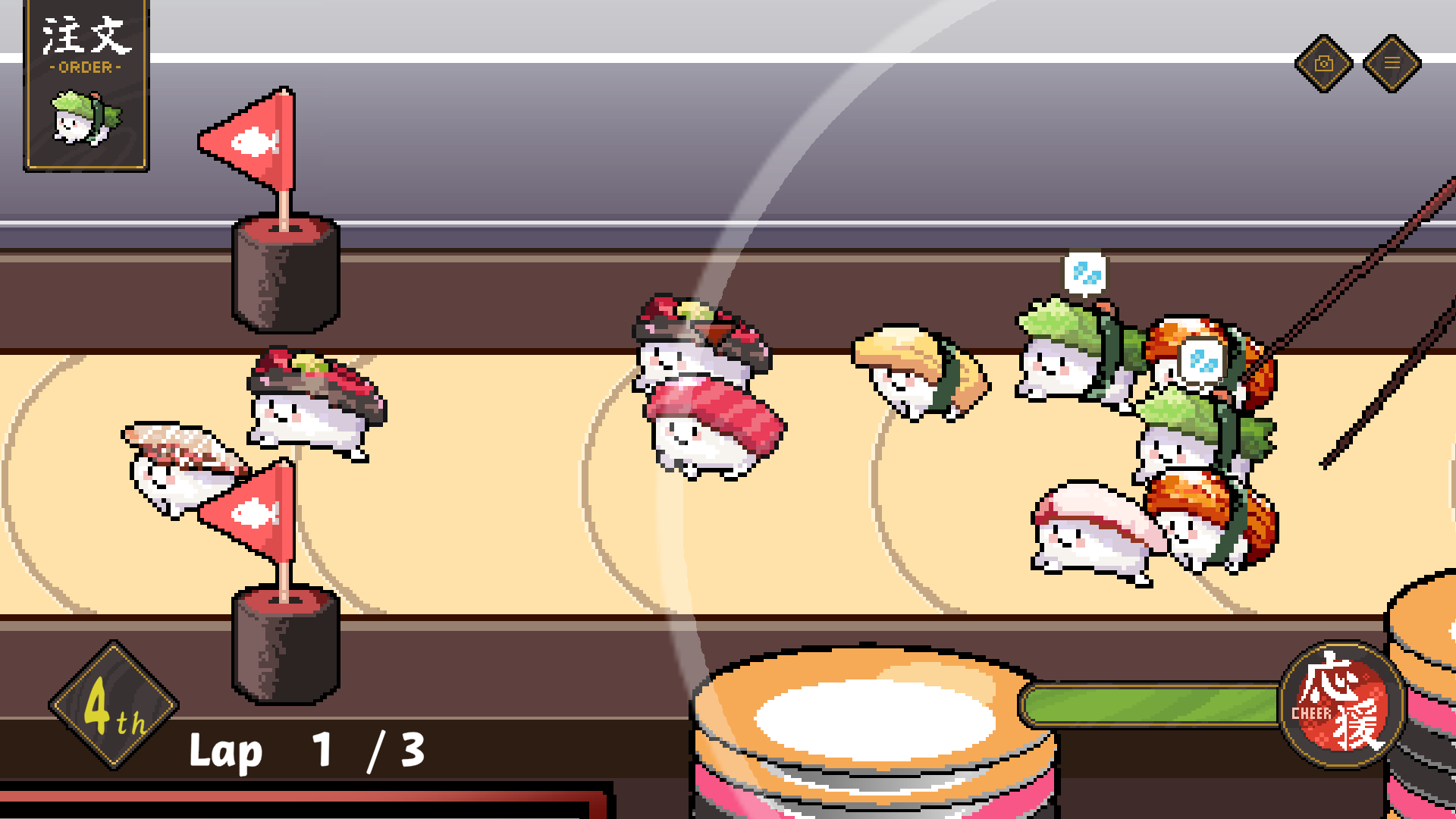Open the hamburger menu icon
The image size is (1456, 819).
pos(1392,64)
